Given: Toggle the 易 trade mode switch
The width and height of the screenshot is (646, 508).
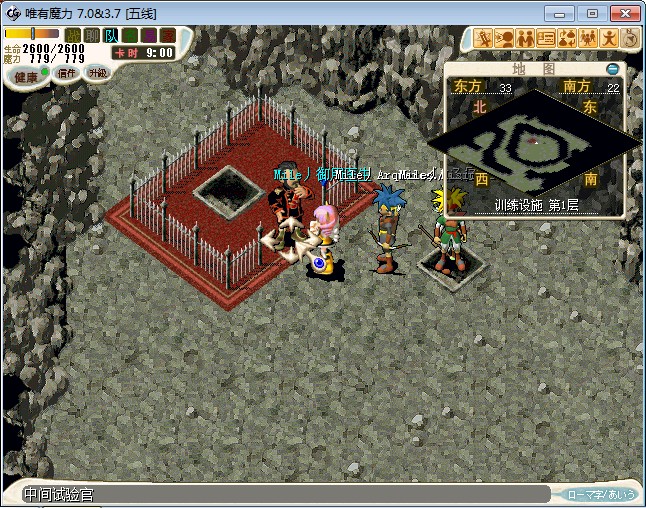Looking at the screenshot, I should [148, 36].
